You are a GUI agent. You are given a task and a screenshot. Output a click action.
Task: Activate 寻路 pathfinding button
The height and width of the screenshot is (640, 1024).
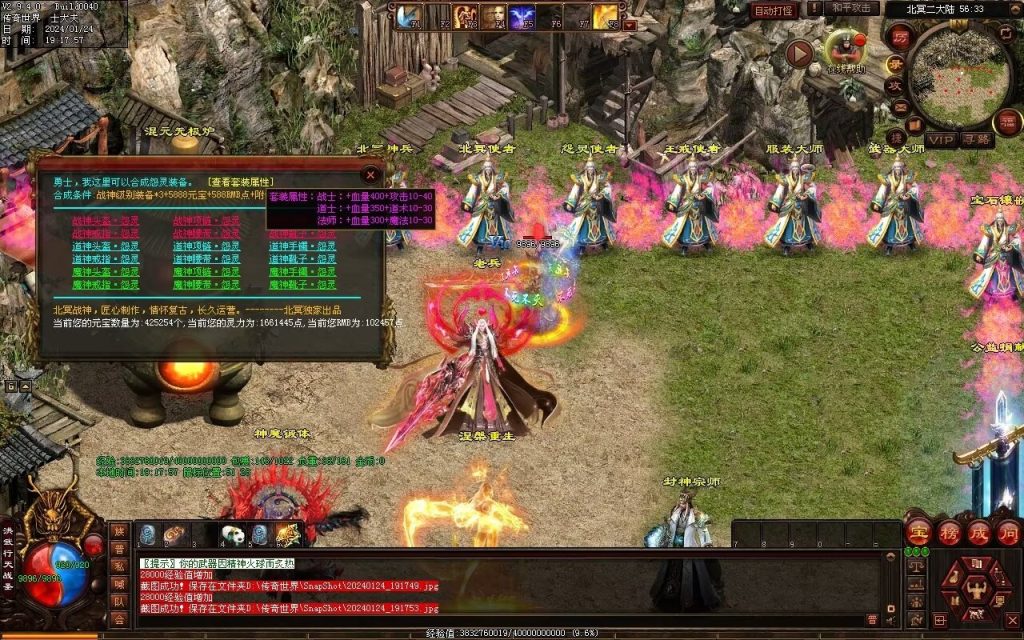[x=977, y=139]
